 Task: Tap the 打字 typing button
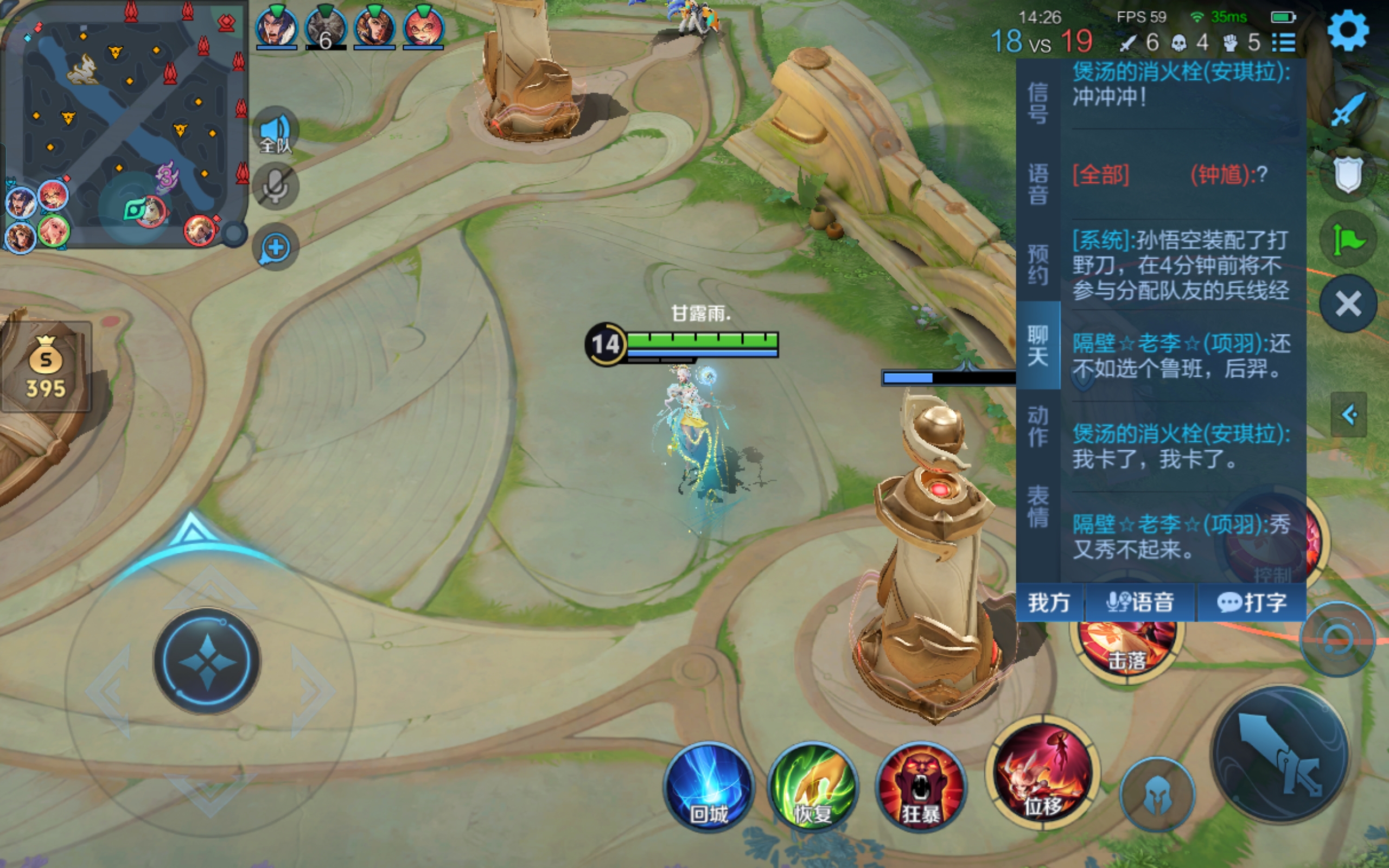tap(1251, 602)
